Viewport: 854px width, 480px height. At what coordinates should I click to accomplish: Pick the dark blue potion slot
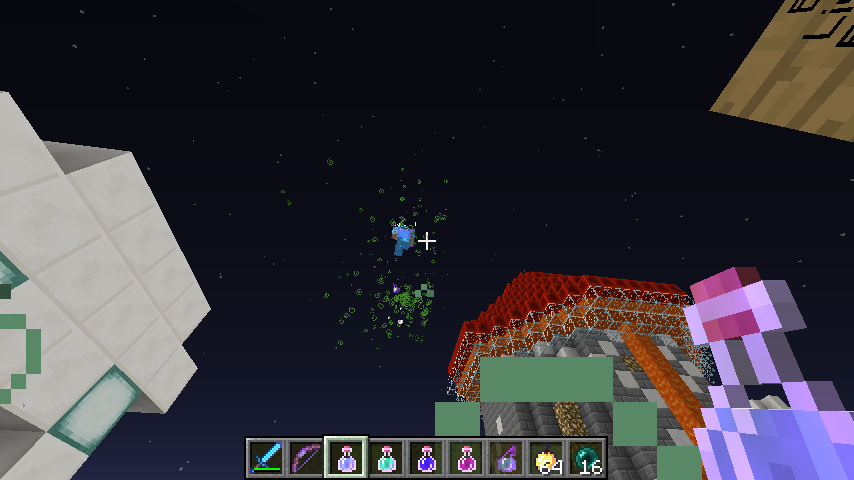426,458
